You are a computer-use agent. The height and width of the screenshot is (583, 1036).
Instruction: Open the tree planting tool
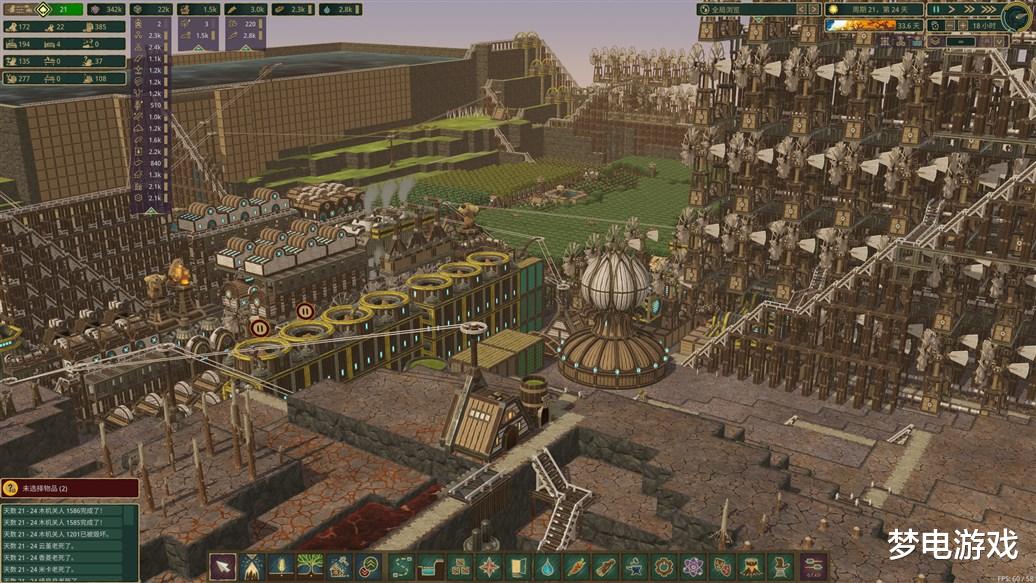(x=310, y=566)
